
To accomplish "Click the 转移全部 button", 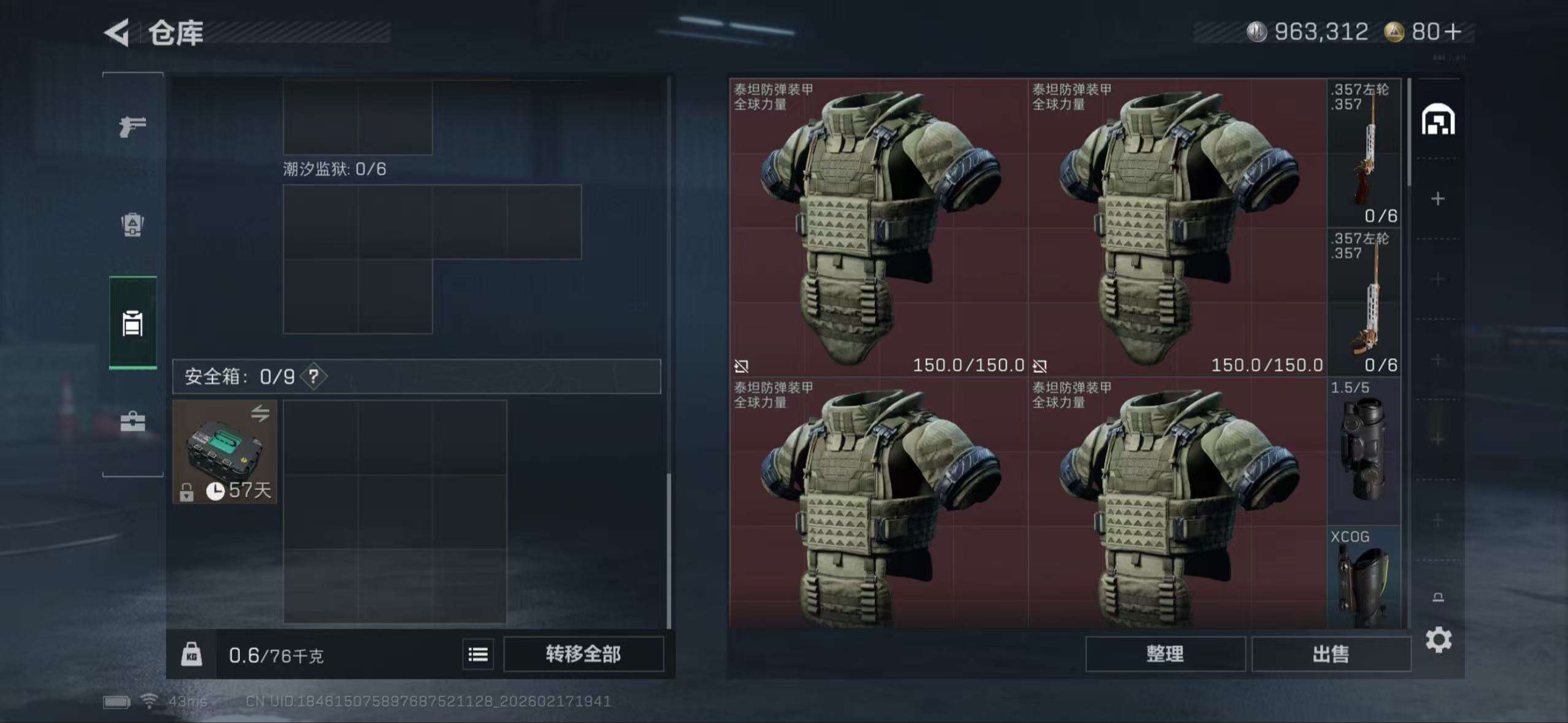I will click(x=583, y=654).
